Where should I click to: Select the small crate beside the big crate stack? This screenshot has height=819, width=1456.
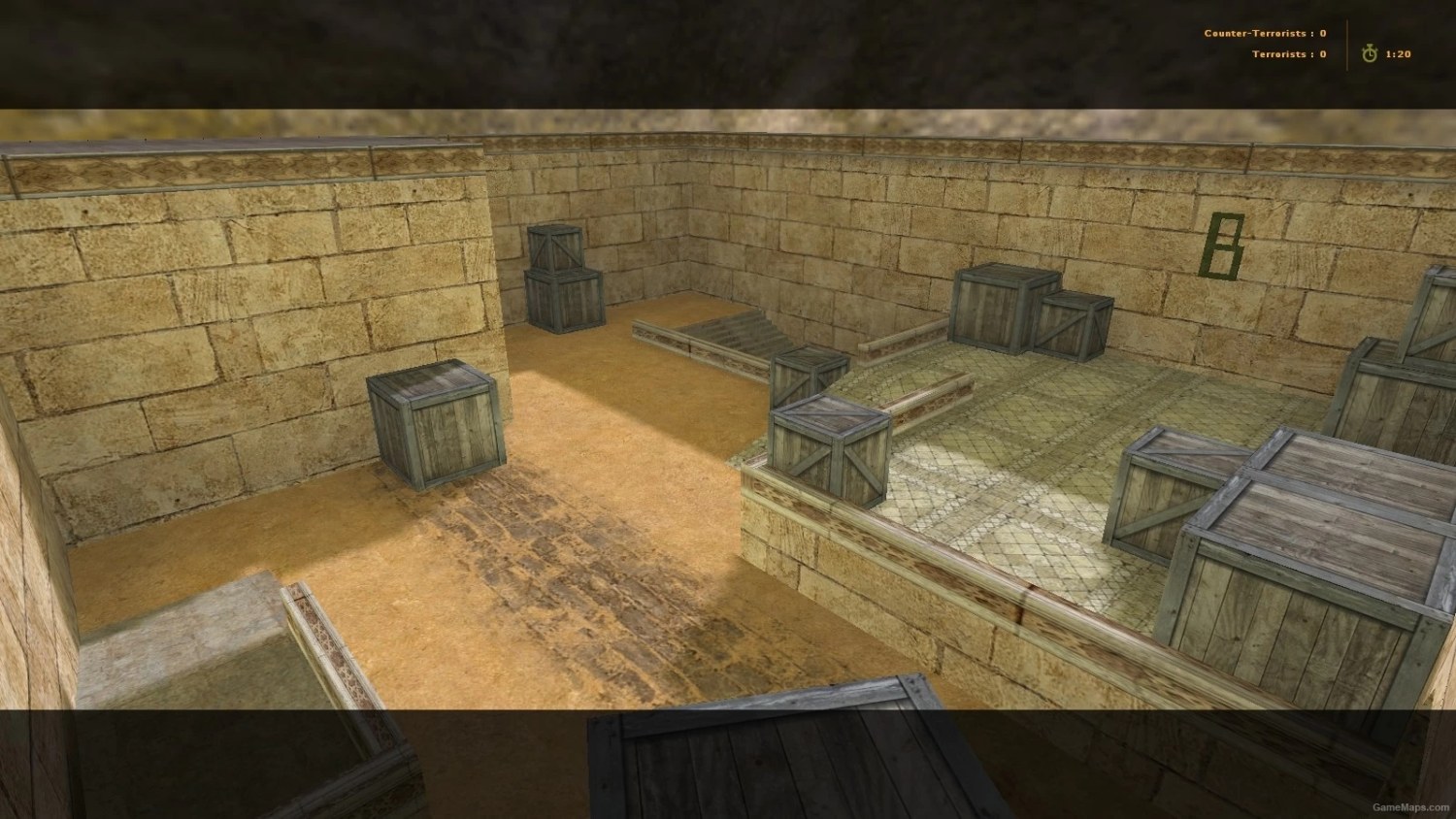point(1073,325)
